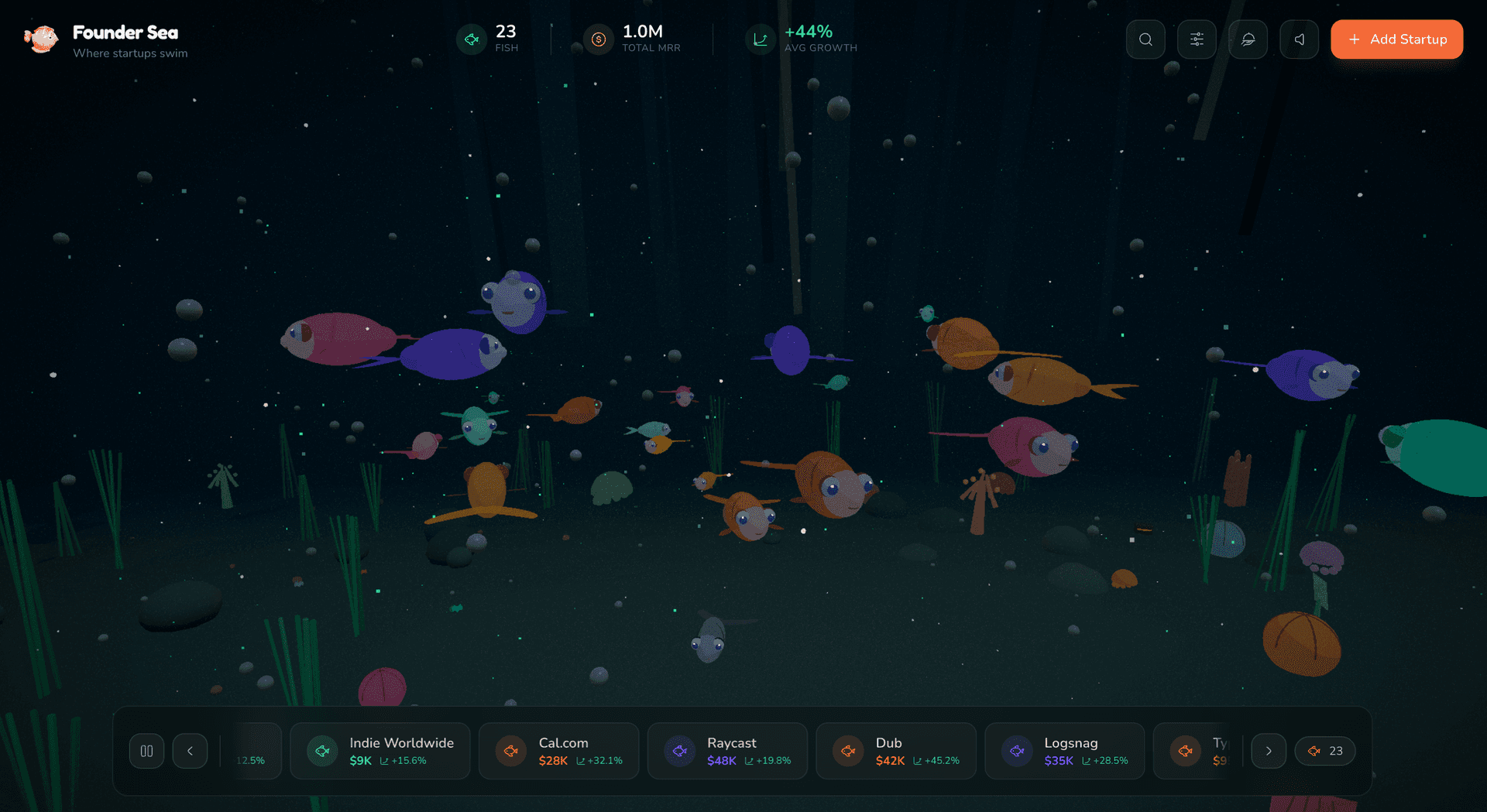
Task: Click the feed-the-fish icon
Action: click(1248, 39)
